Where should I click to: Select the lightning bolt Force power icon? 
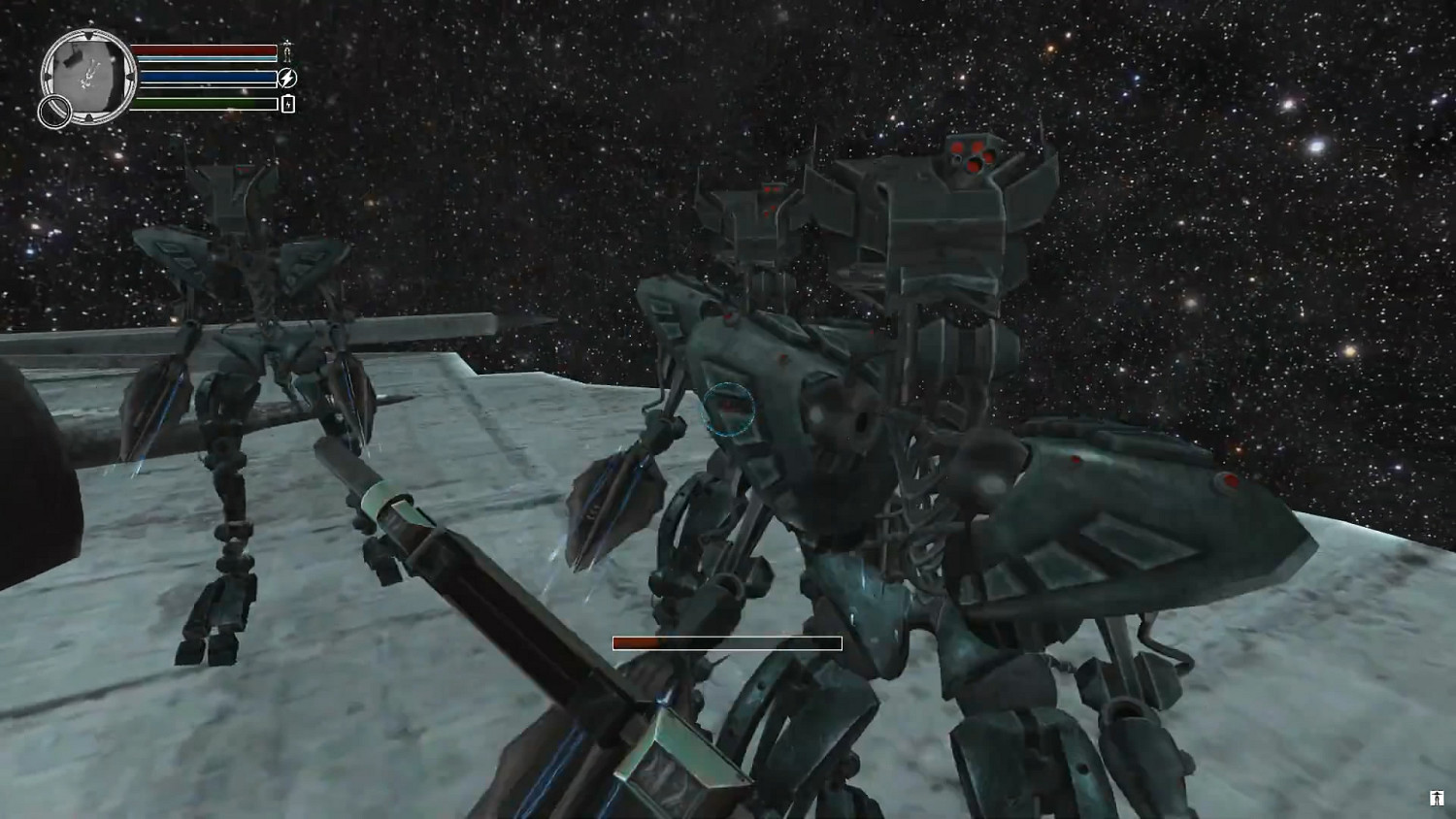(x=287, y=78)
